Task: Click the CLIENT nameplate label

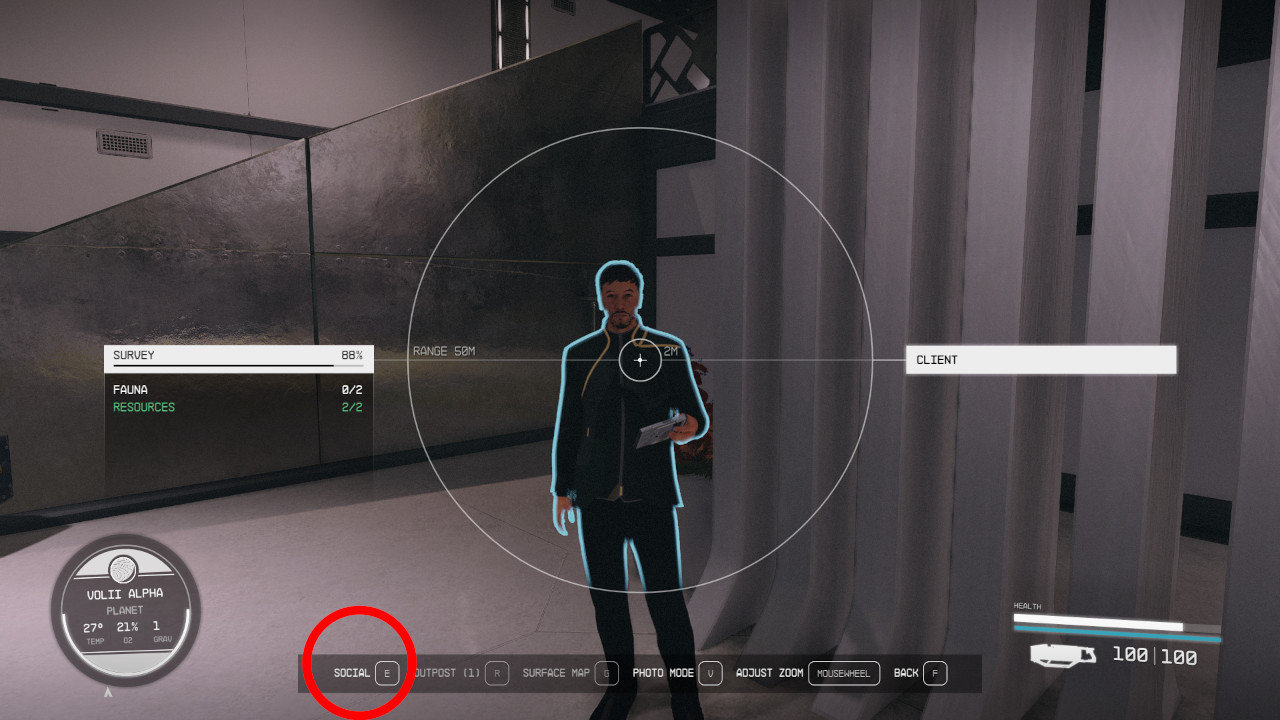Action: click(1040, 359)
